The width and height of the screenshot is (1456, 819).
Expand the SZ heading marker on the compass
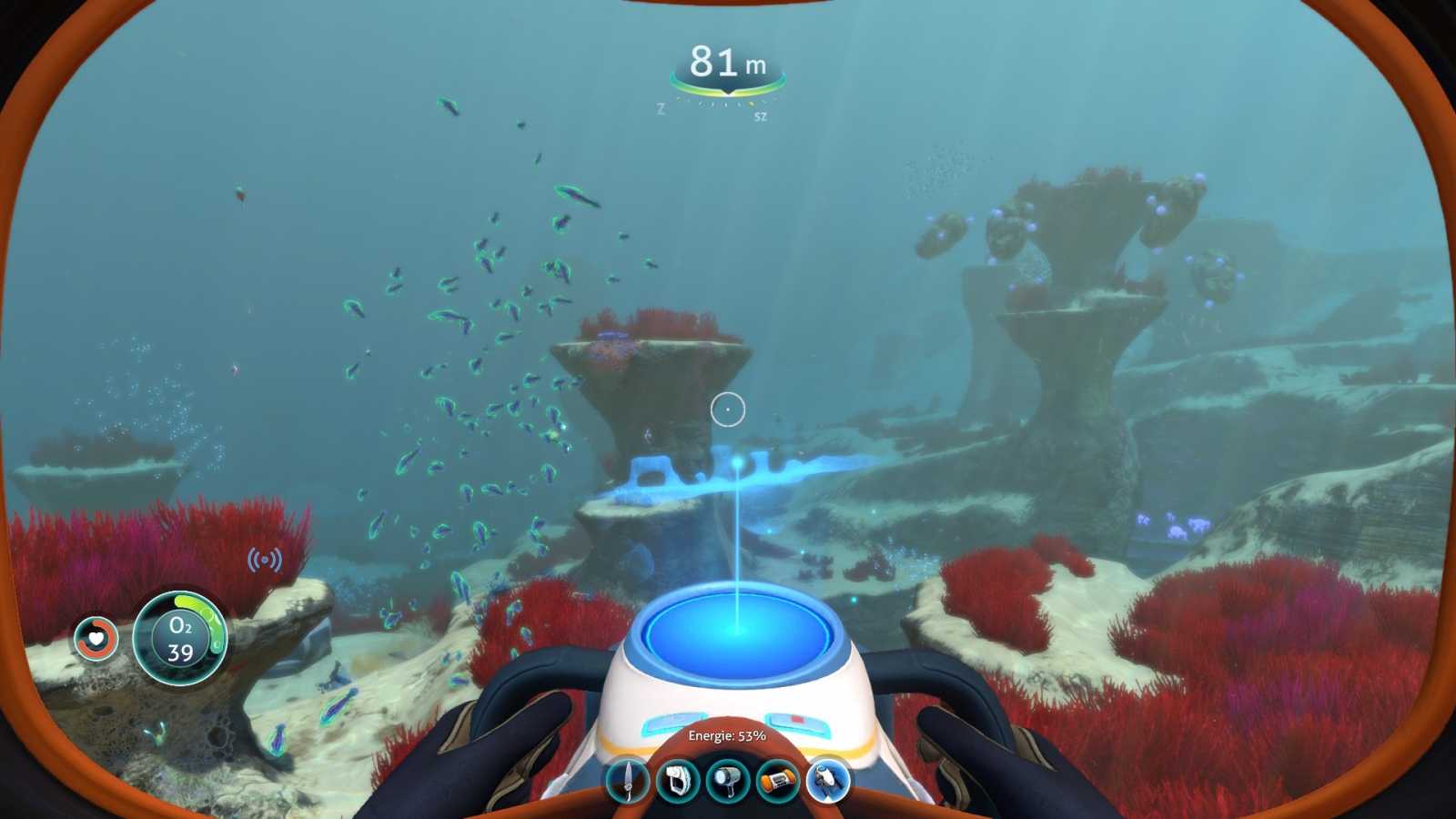[x=761, y=116]
